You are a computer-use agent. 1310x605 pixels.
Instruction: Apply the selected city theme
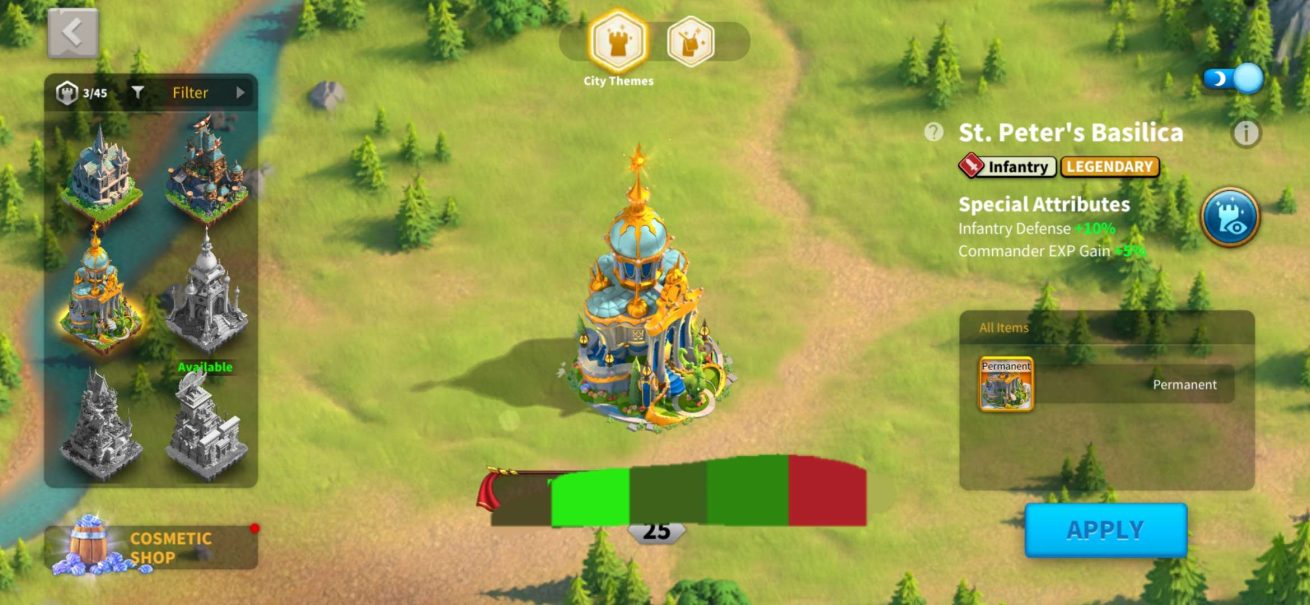[1105, 530]
